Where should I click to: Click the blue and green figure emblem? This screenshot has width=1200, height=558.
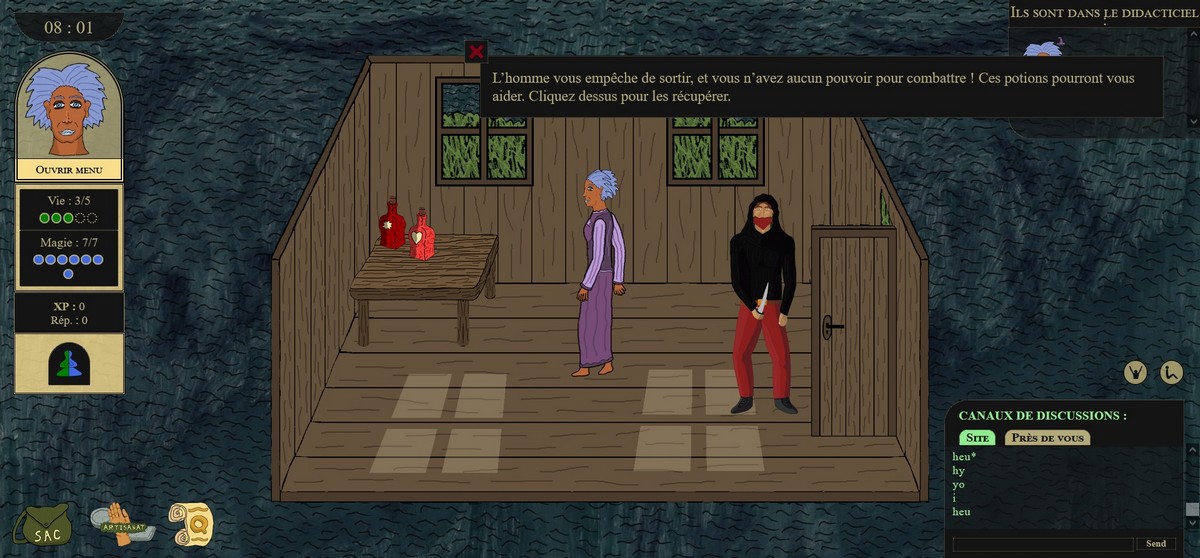(69, 364)
